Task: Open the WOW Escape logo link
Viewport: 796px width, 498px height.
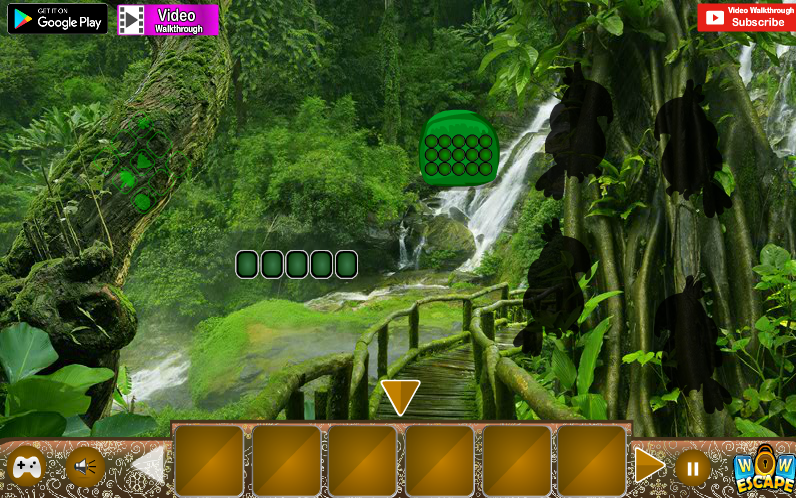Action: coord(763,468)
